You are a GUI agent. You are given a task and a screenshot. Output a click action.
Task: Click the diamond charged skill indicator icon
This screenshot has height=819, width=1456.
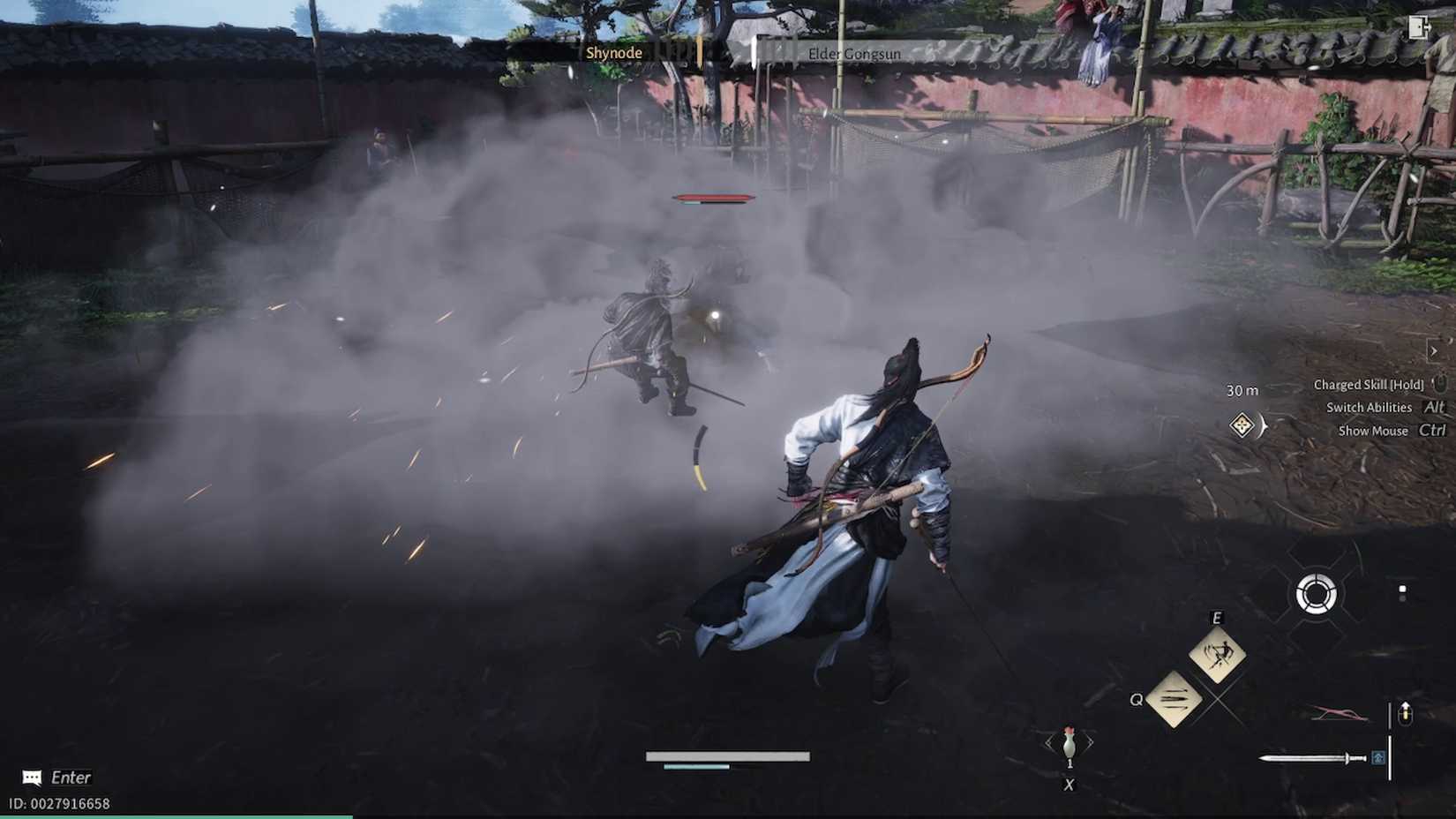[x=1242, y=425]
